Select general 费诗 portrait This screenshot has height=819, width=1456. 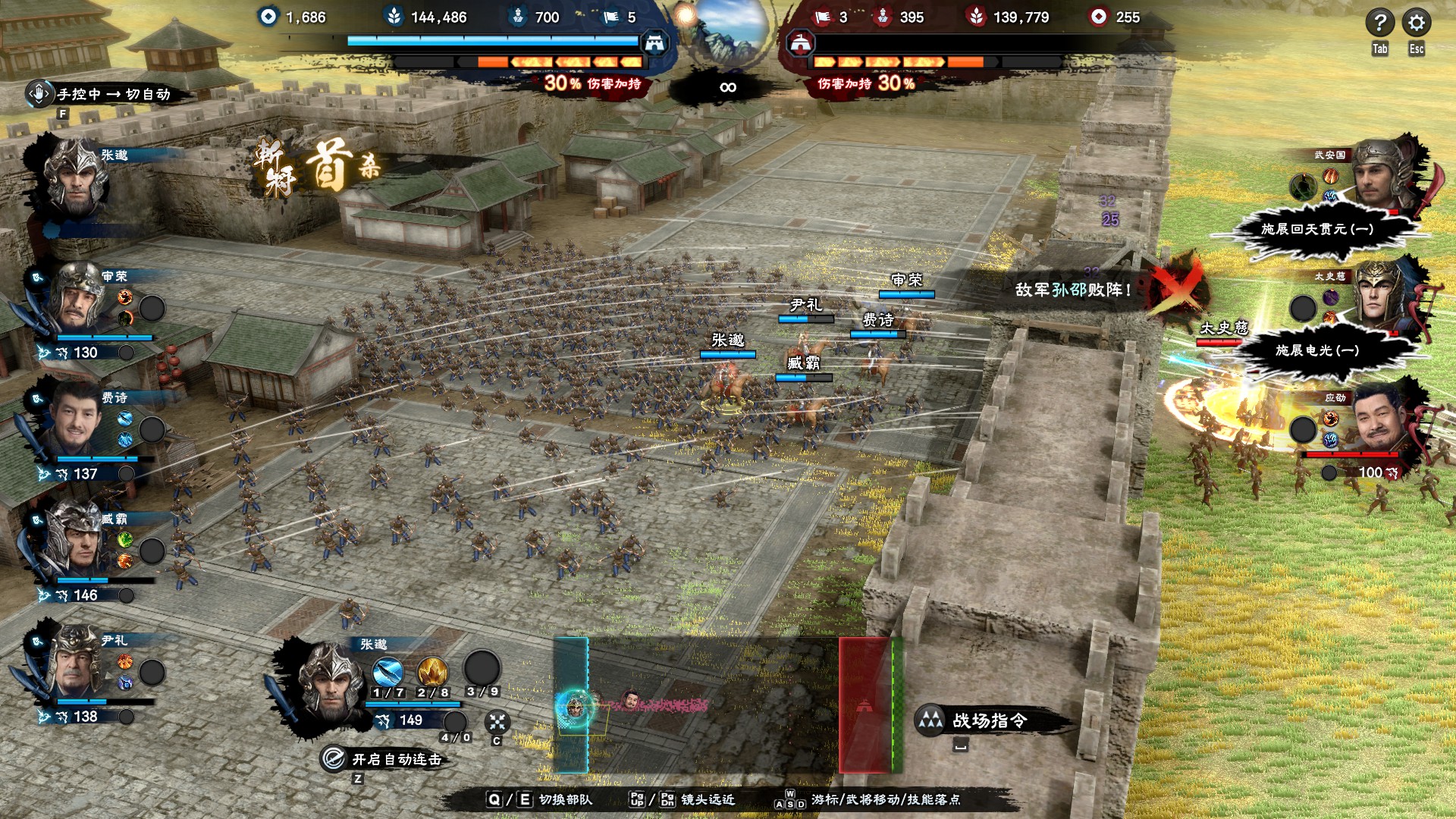tap(74, 421)
